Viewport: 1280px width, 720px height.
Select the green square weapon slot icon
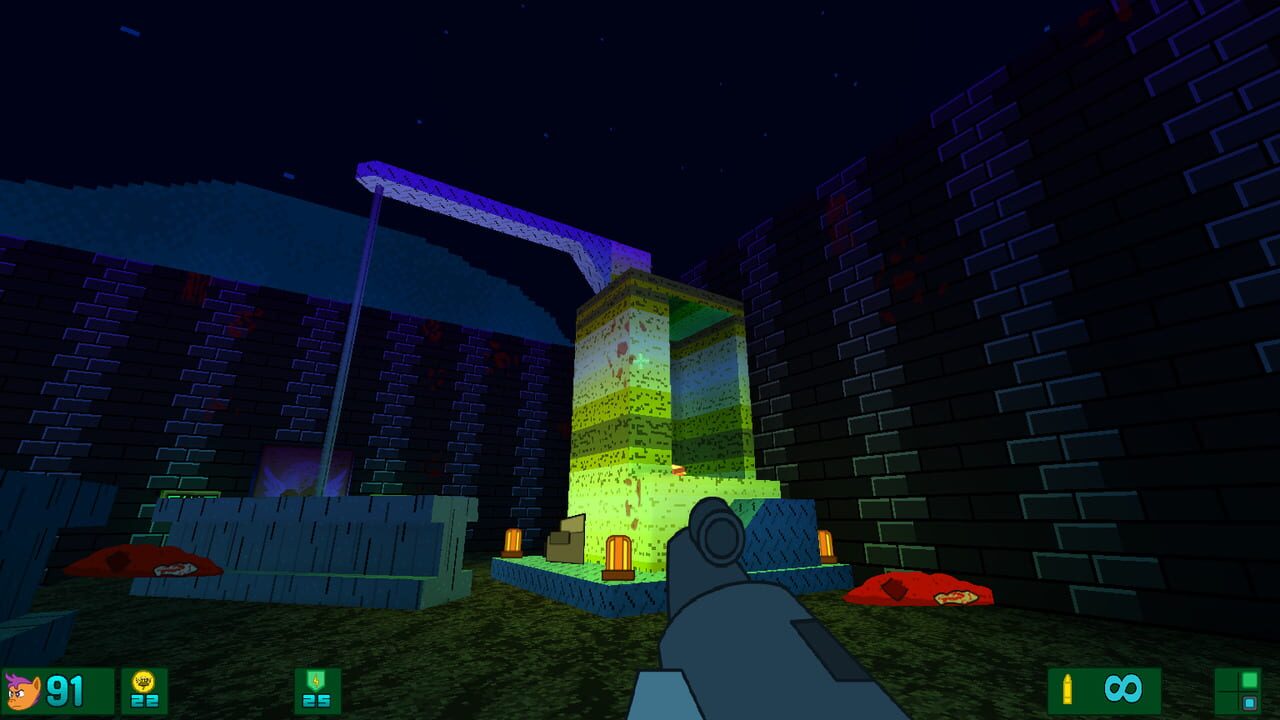pos(1250,679)
